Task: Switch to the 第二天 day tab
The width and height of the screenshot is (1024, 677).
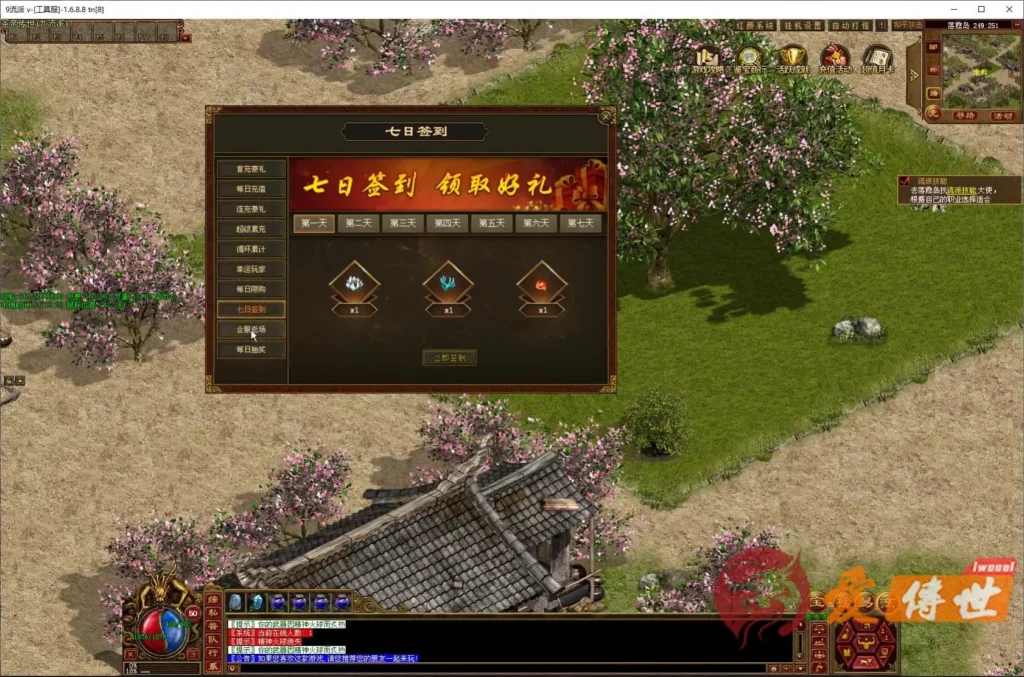Action: 358,223
